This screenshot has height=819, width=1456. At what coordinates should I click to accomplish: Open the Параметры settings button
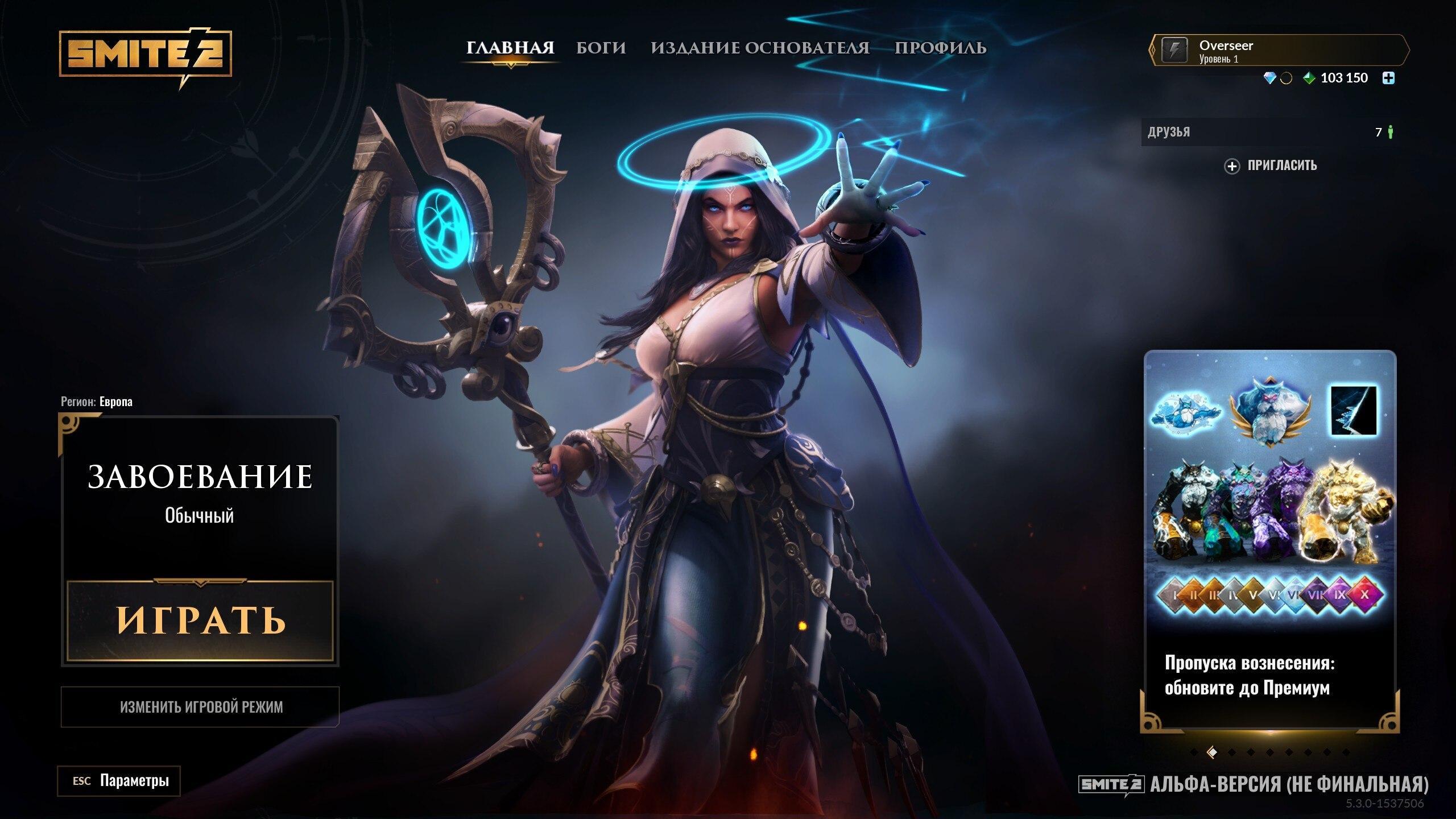click(119, 780)
